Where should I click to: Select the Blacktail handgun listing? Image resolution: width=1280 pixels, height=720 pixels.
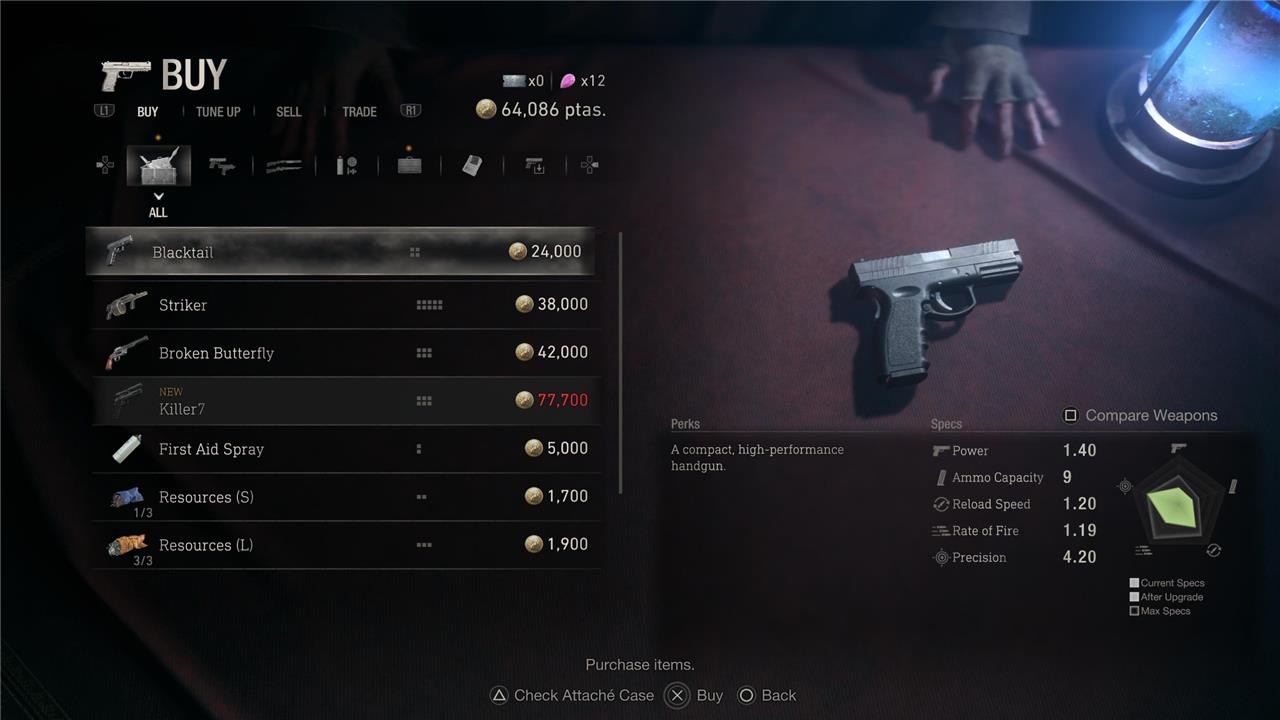point(340,252)
